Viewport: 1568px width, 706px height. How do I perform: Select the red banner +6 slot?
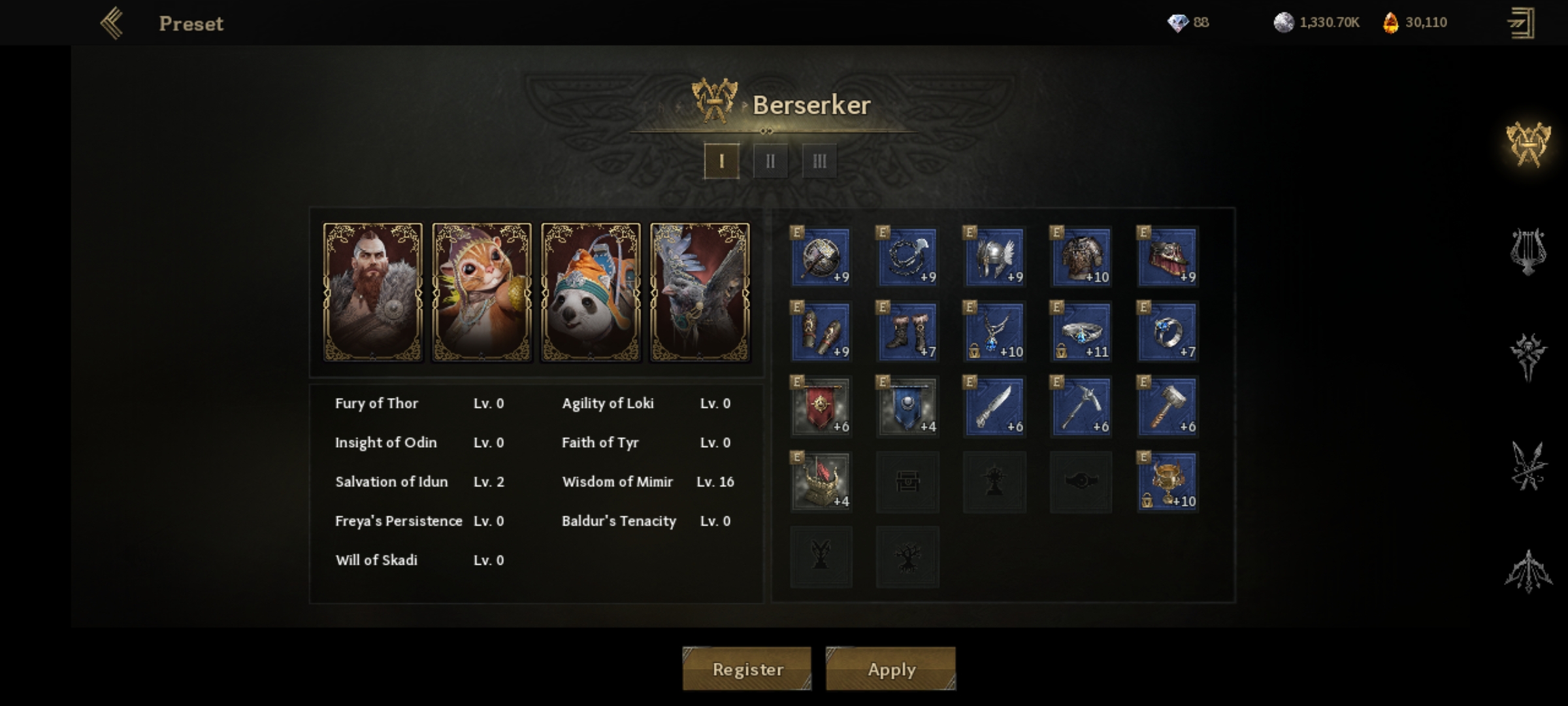pyautogui.click(x=821, y=407)
